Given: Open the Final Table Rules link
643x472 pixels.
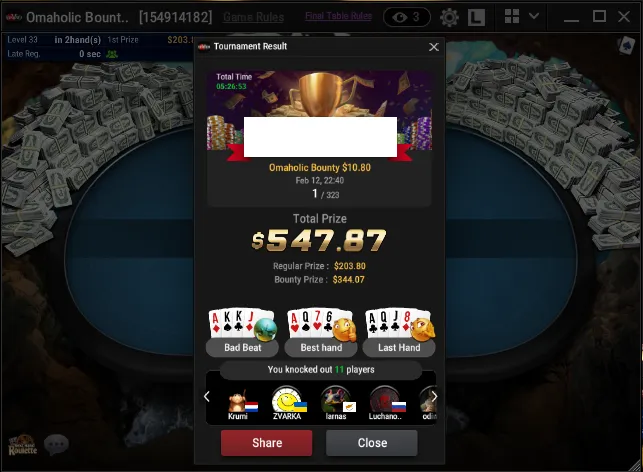Looking at the screenshot, I should tap(338, 17).
